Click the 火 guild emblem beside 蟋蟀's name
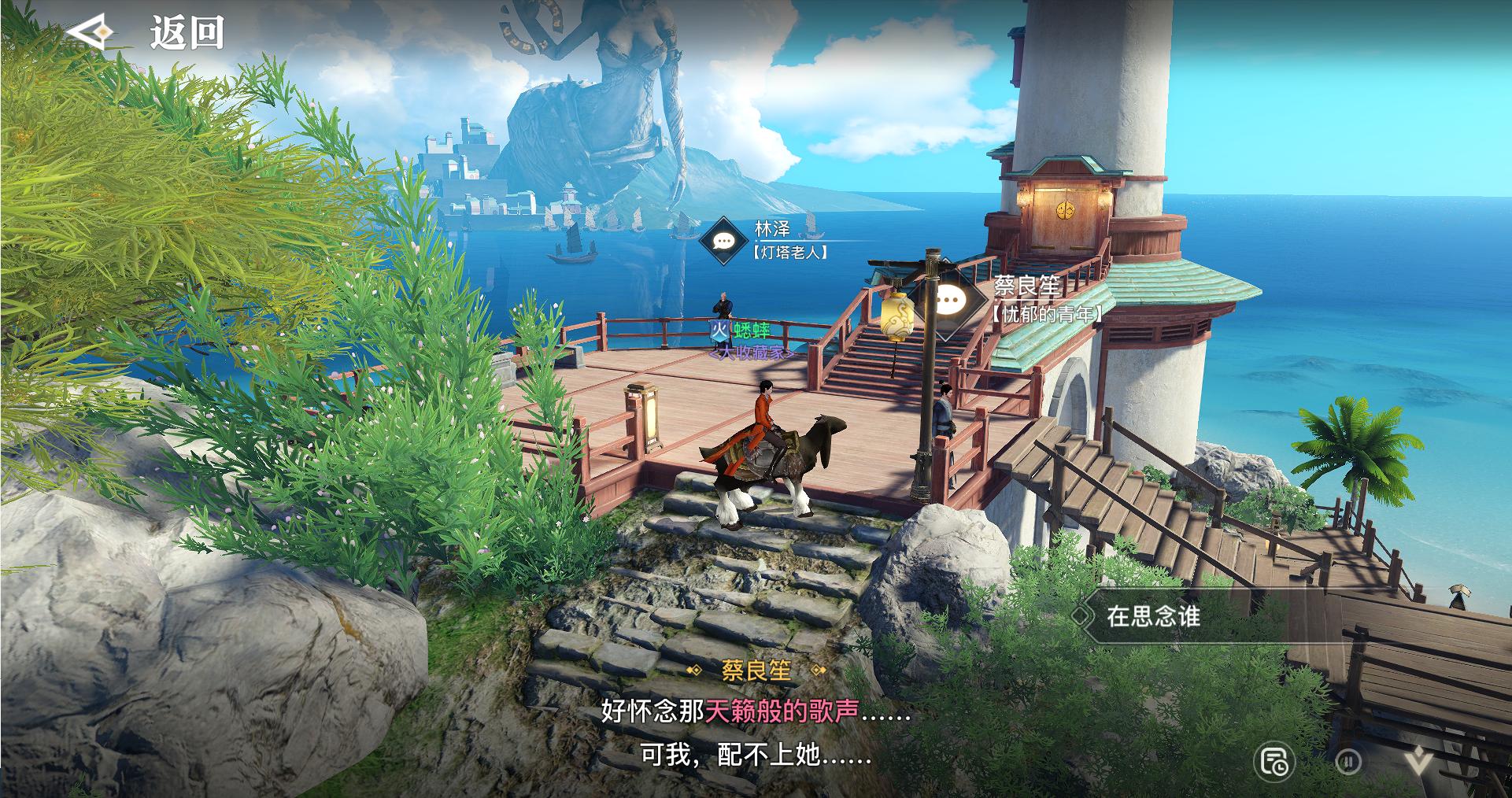Image resolution: width=1512 pixels, height=798 pixels. click(x=719, y=331)
